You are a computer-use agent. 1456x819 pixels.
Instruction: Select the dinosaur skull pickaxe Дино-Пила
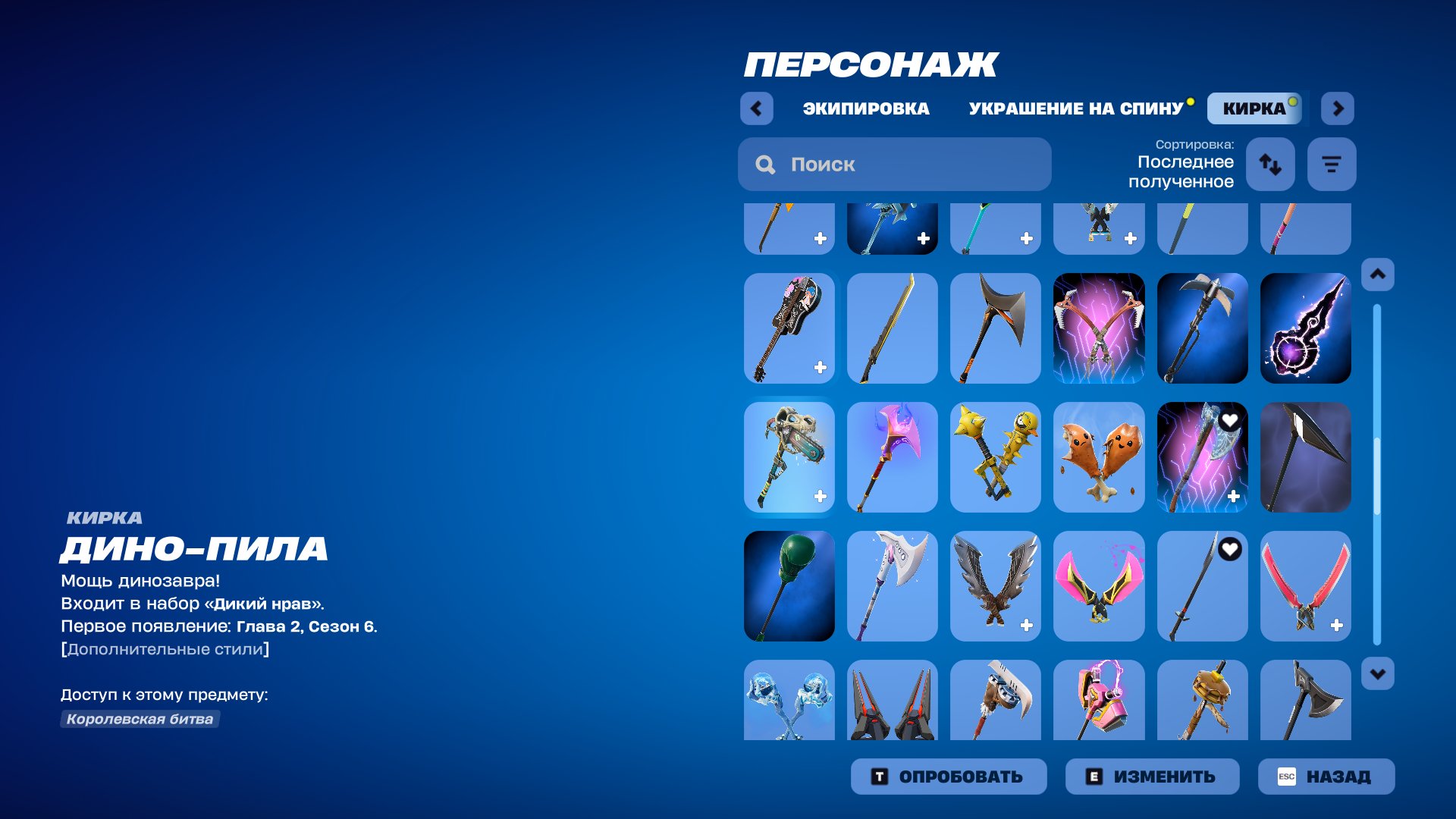pos(789,457)
